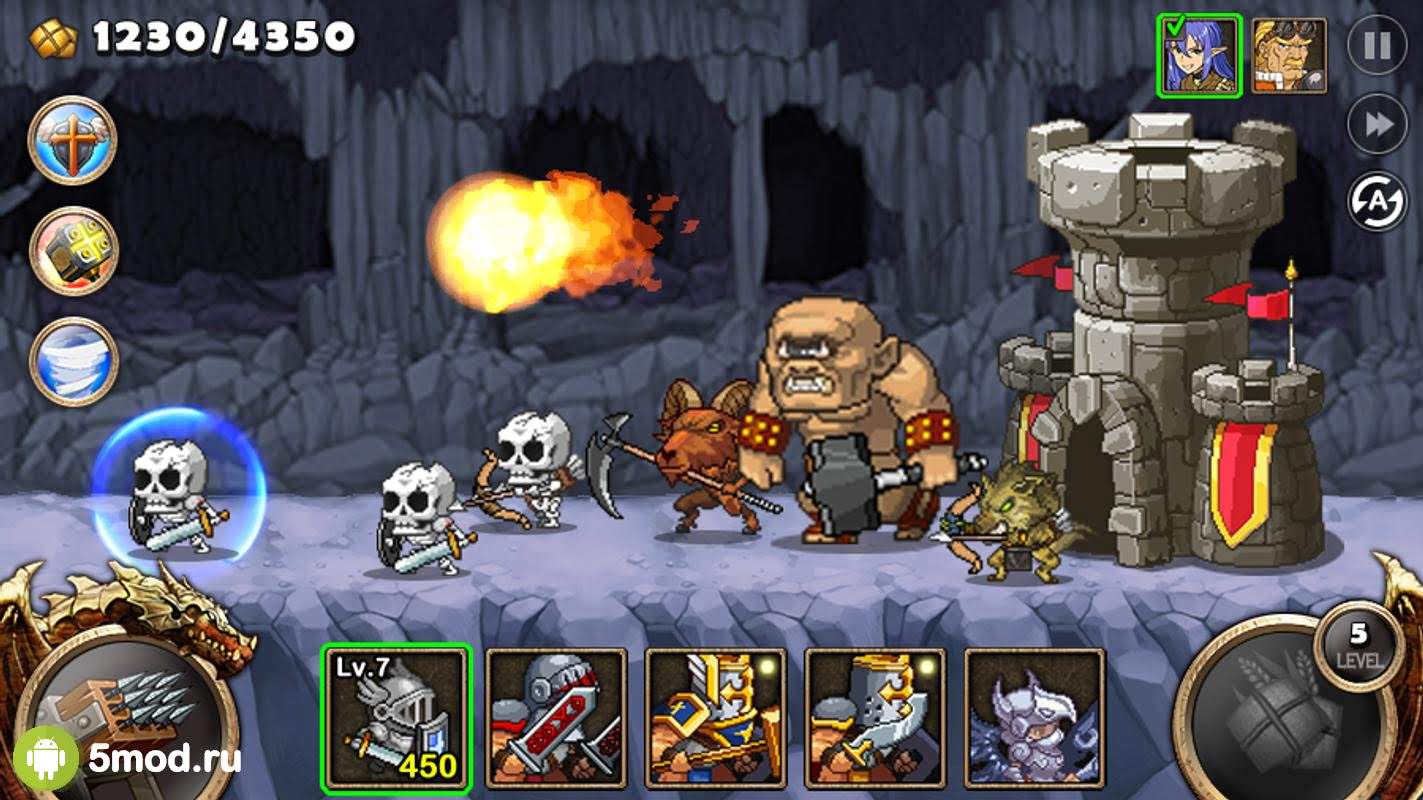Select the goggled blond hero portrait

tap(1288, 56)
